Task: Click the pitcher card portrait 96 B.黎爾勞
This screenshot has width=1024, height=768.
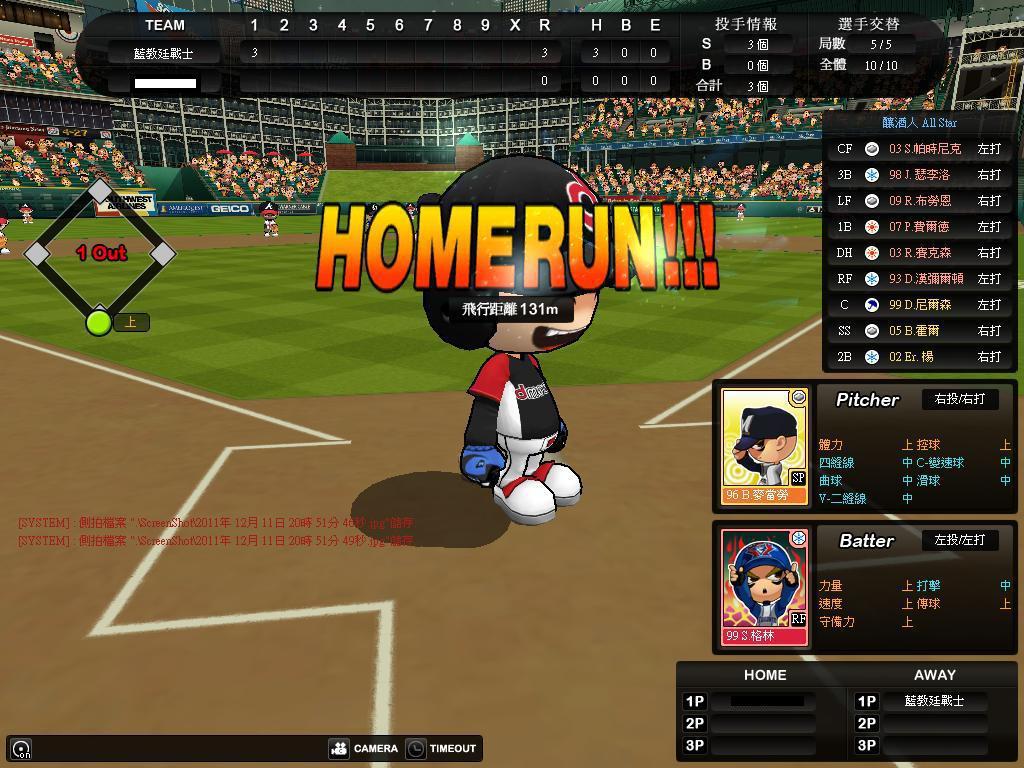Action: [x=765, y=445]
